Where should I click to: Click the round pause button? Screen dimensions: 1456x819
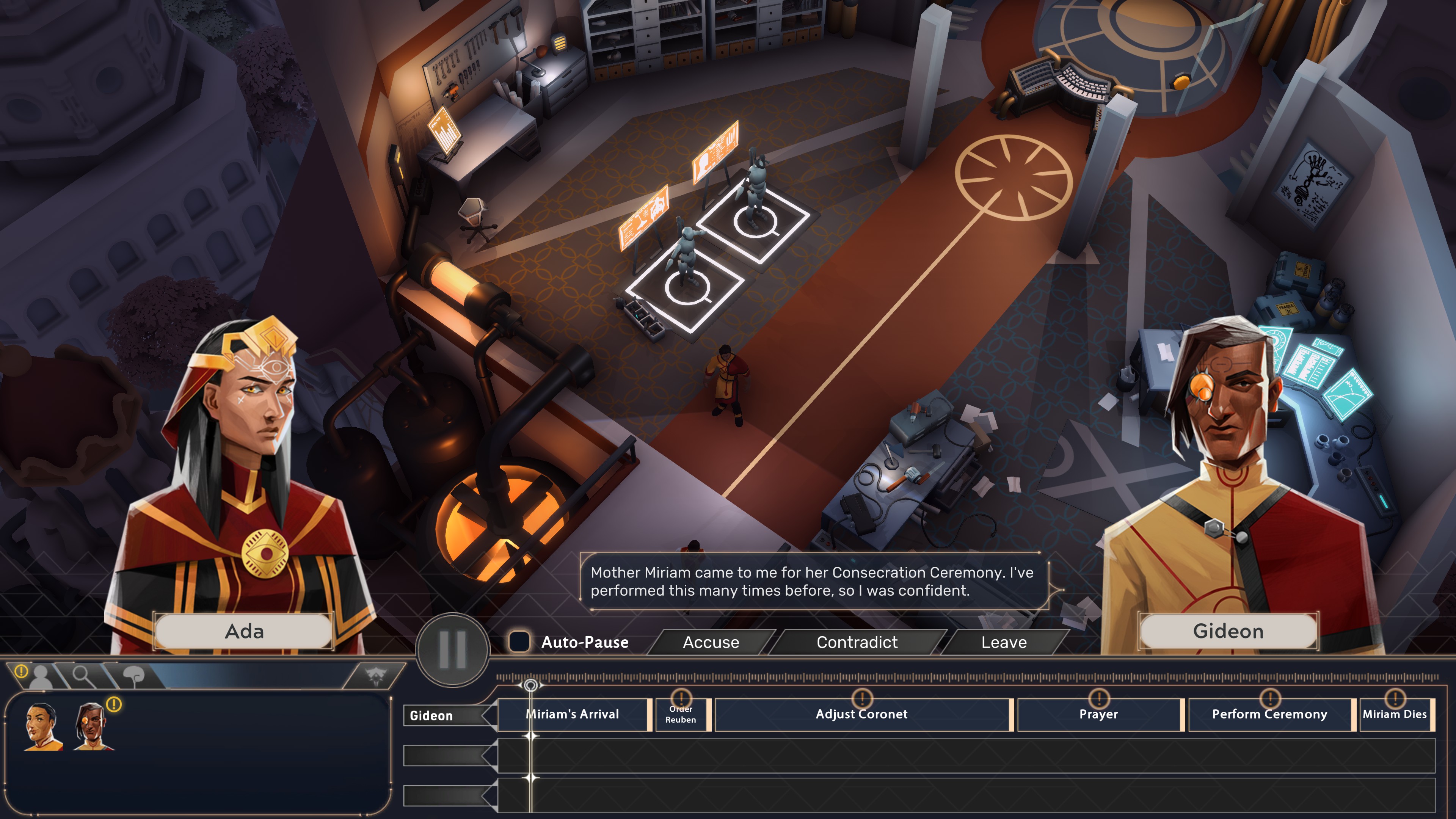tap(453, 650)
